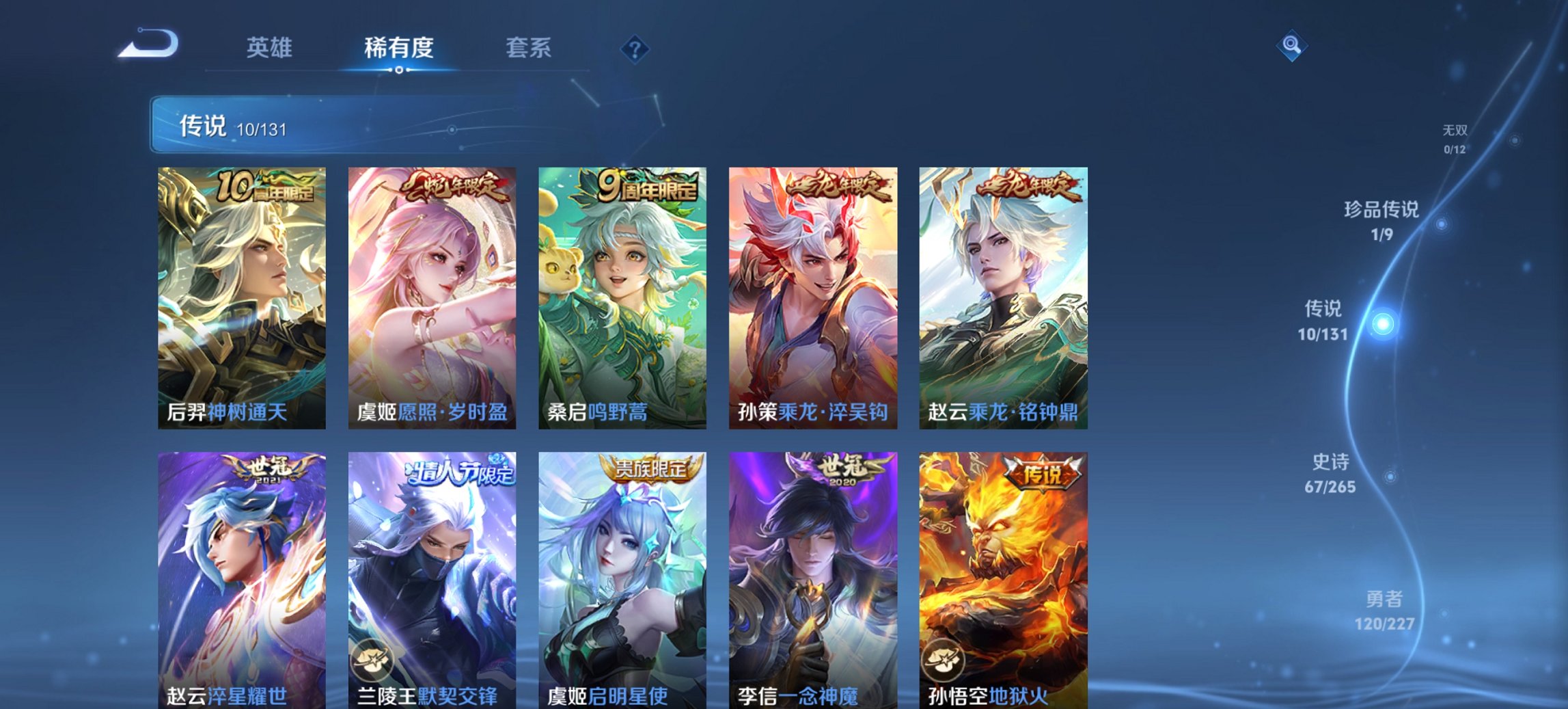
Task: Switch to the 套系 tab
Action: [x=529, y=48]
